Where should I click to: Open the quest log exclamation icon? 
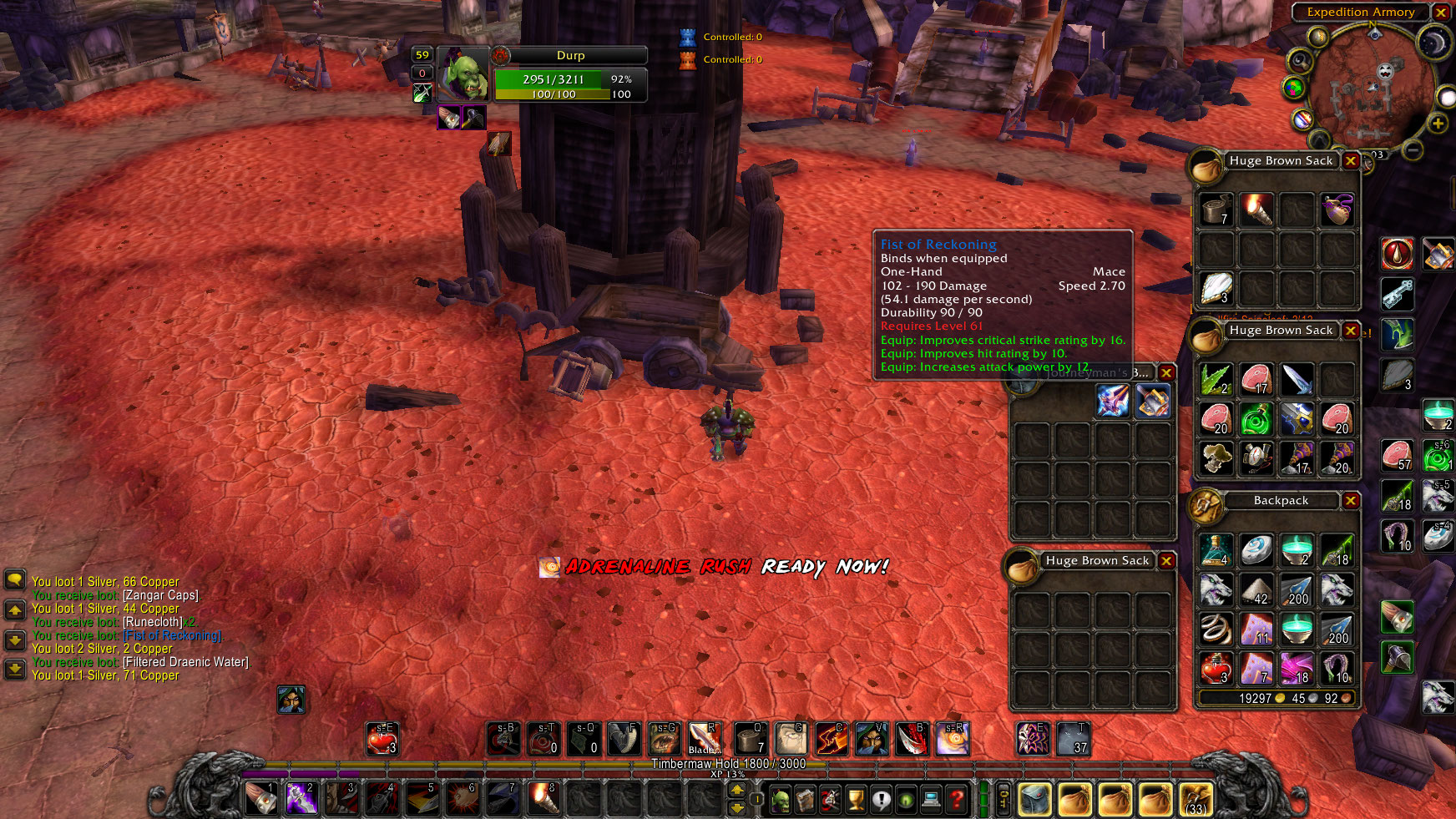[881, 800]
